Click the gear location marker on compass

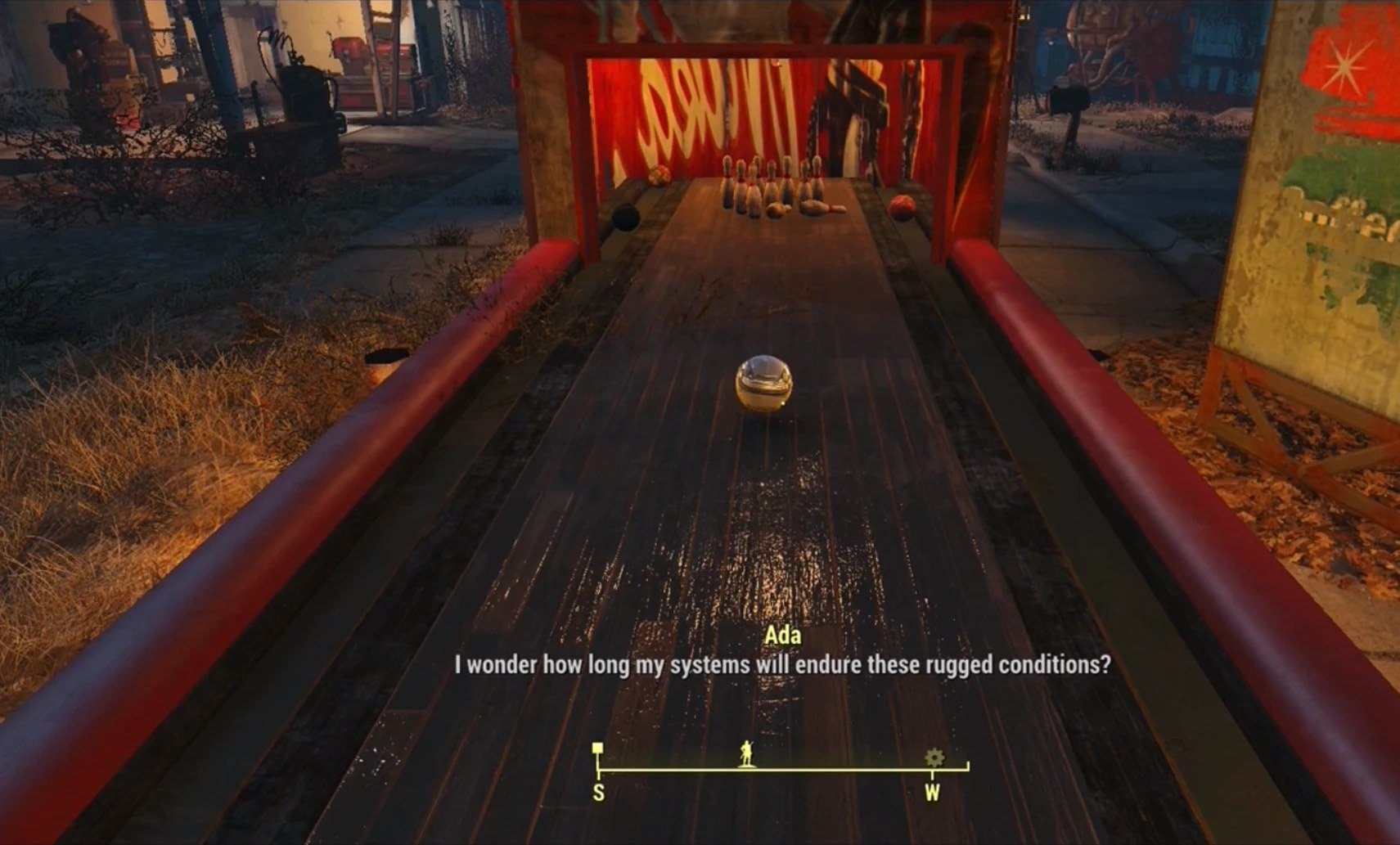934,757
